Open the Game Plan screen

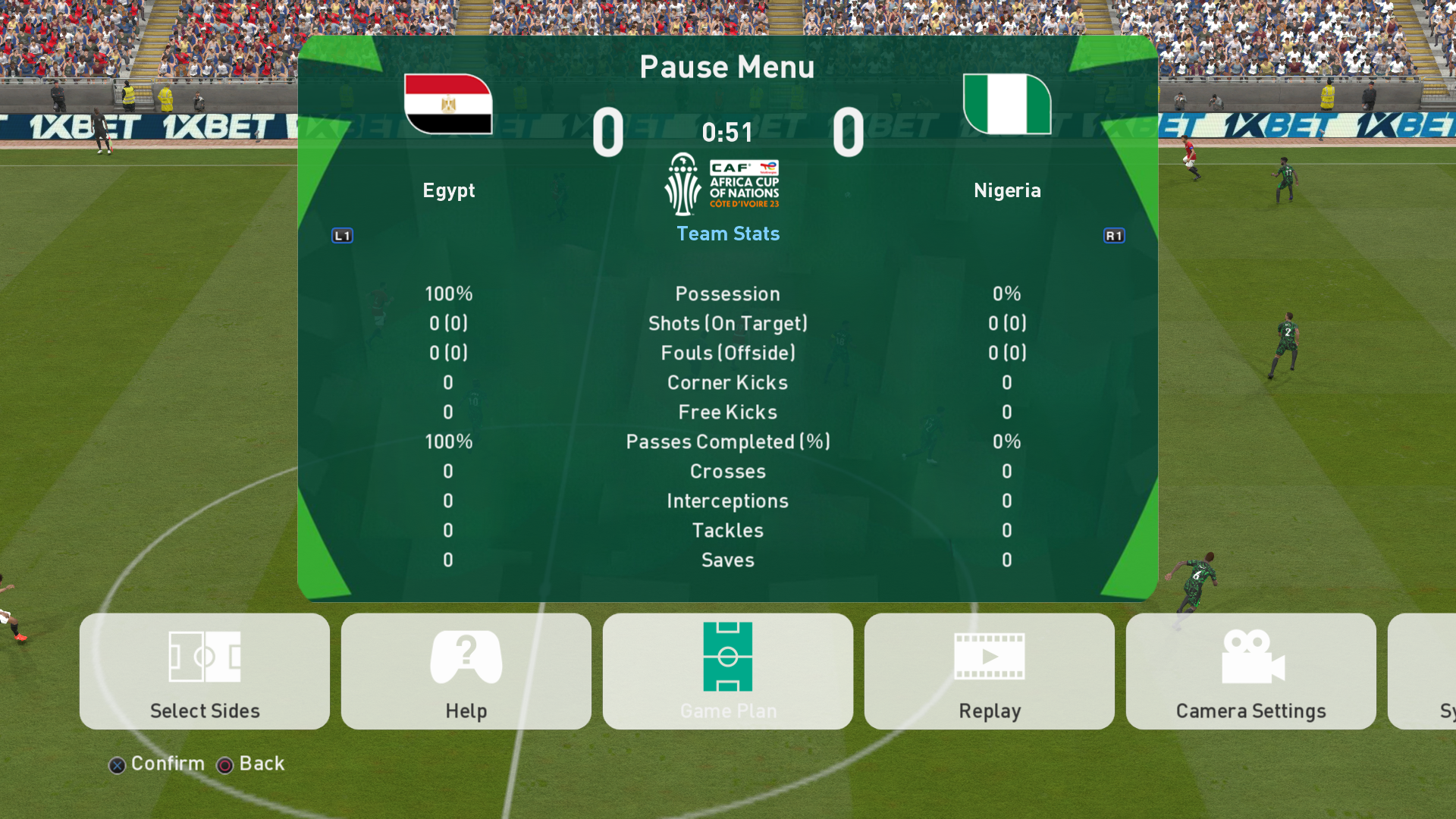pyautogui.click(x=727, y=671)
